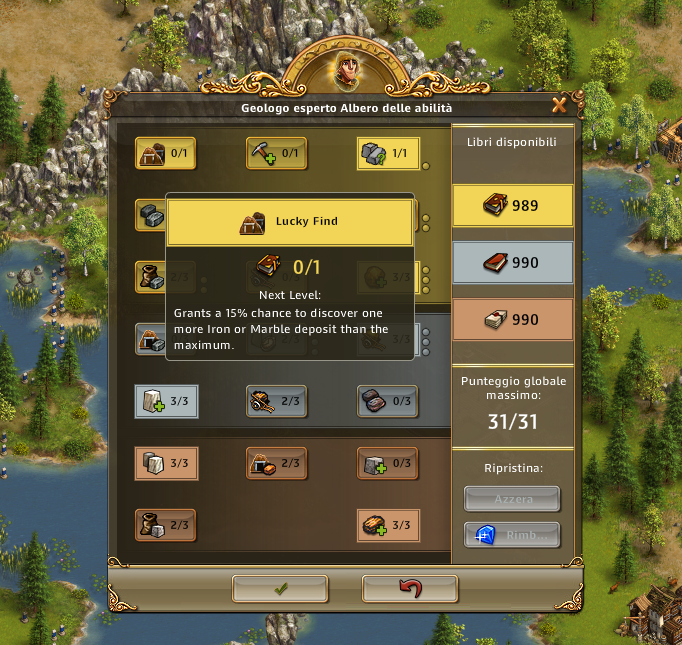Pick the sack and stone skill at 2/3
This screenshot has width=682, height=645.
tap(165, 525)
